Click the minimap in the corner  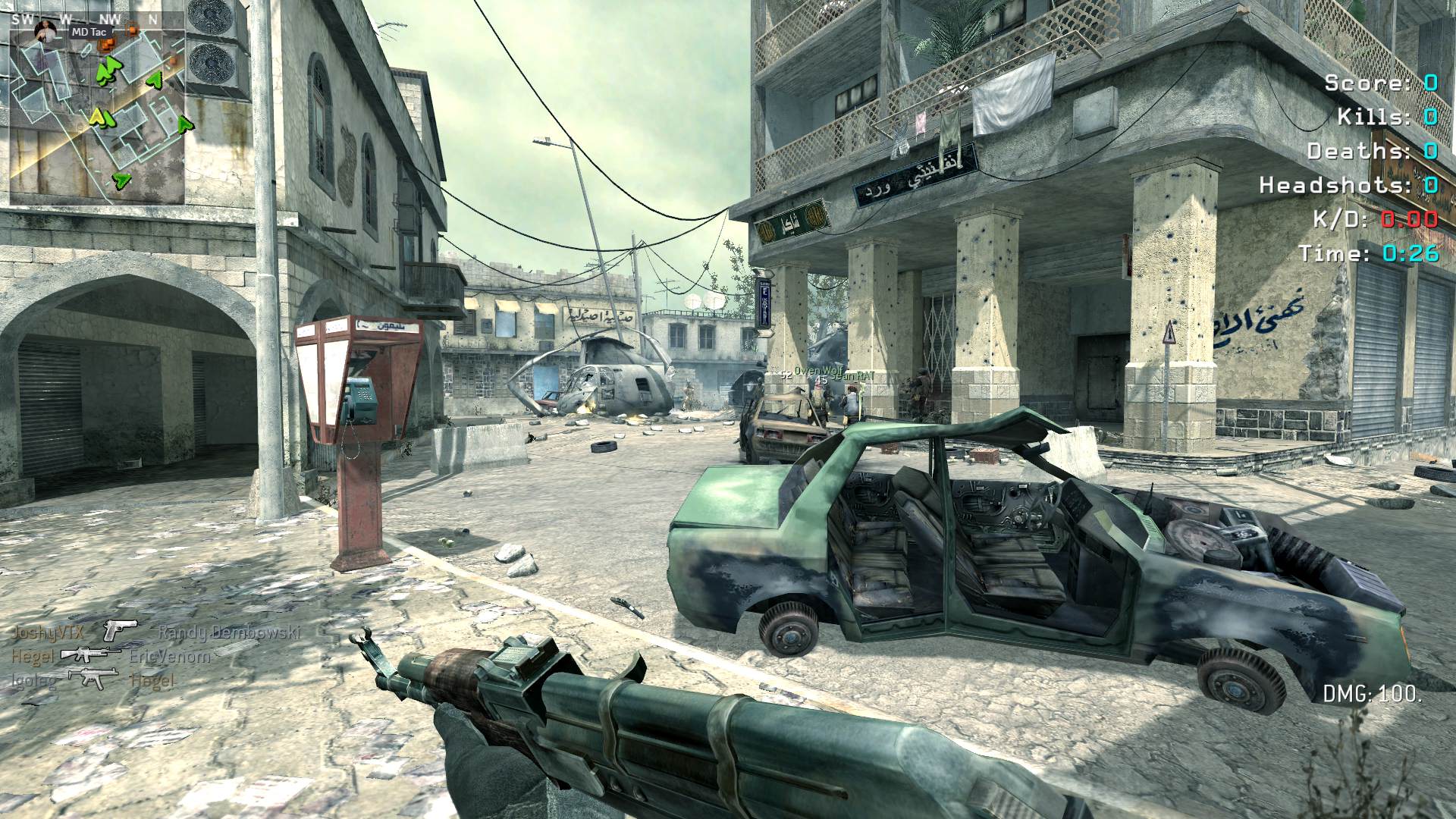point(96,114)
